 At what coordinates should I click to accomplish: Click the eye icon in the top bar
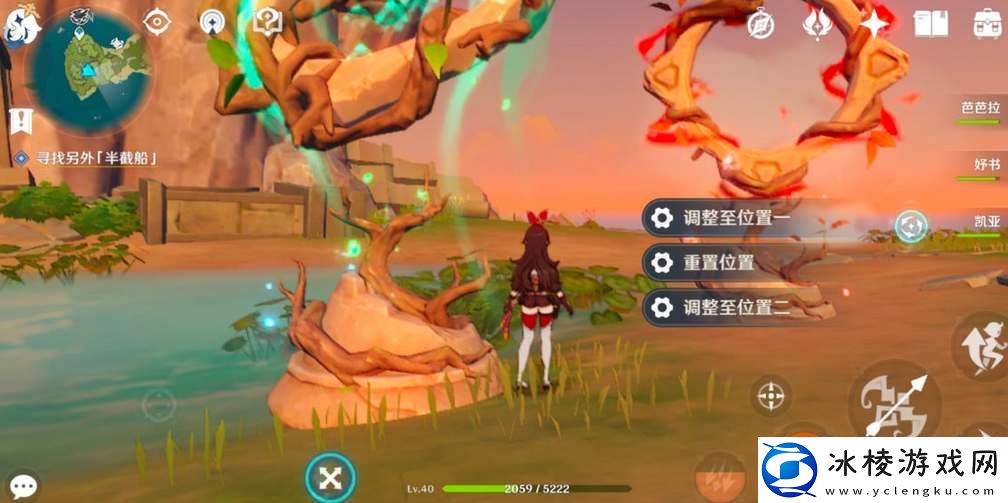(156, 21)
